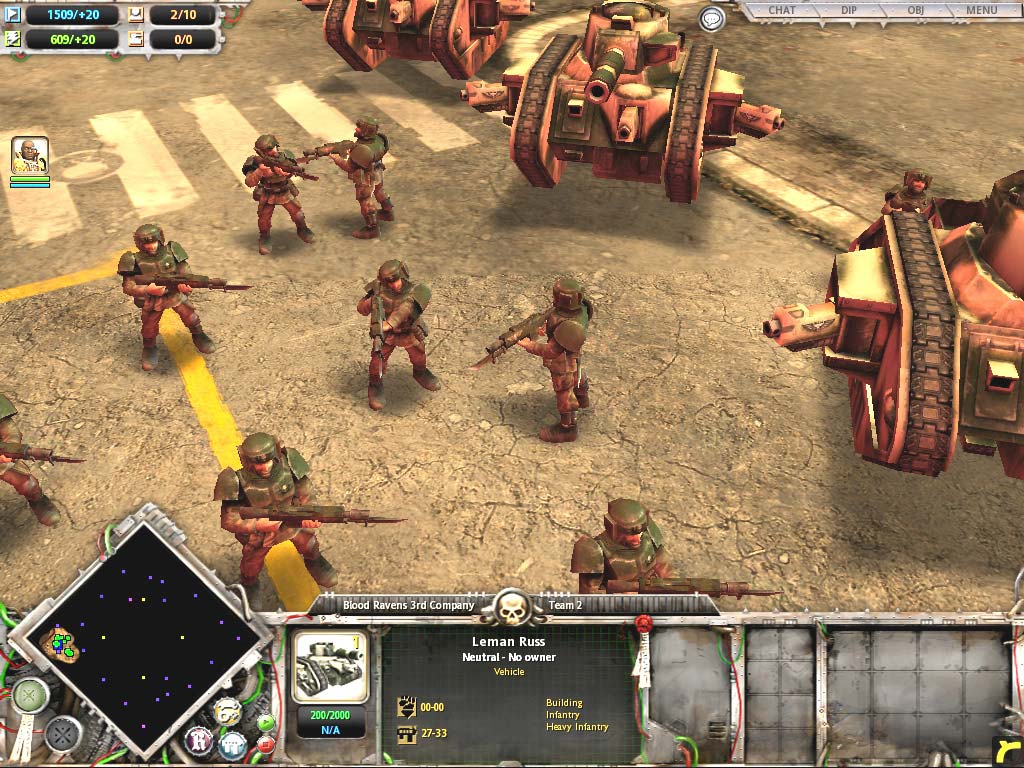Click the blue building icon button
Viewport: 1024px width, 768px height.
click(x=234, y=743)
